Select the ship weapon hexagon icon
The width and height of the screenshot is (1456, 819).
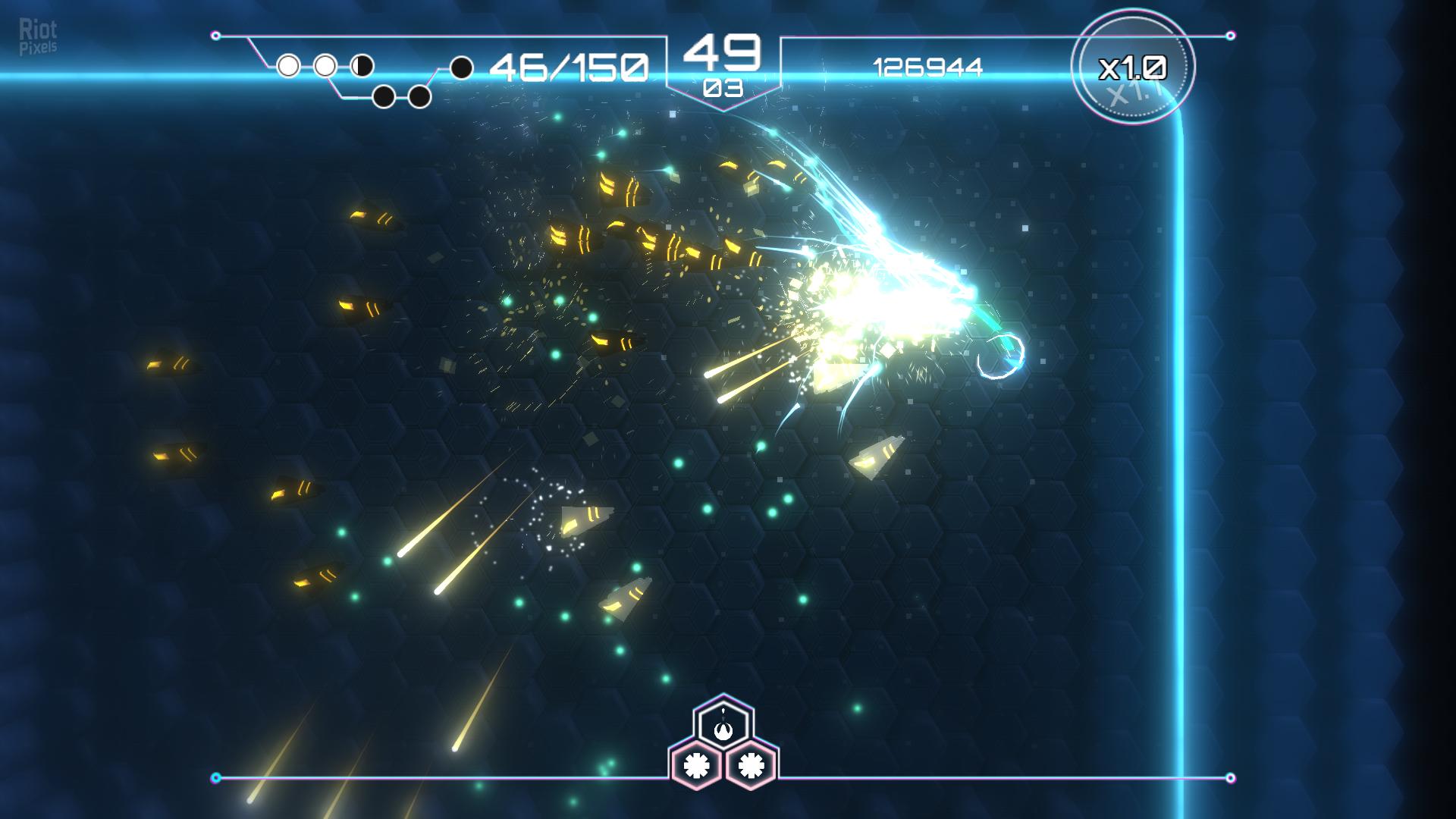pyautogui.click(x=723, y=726)
